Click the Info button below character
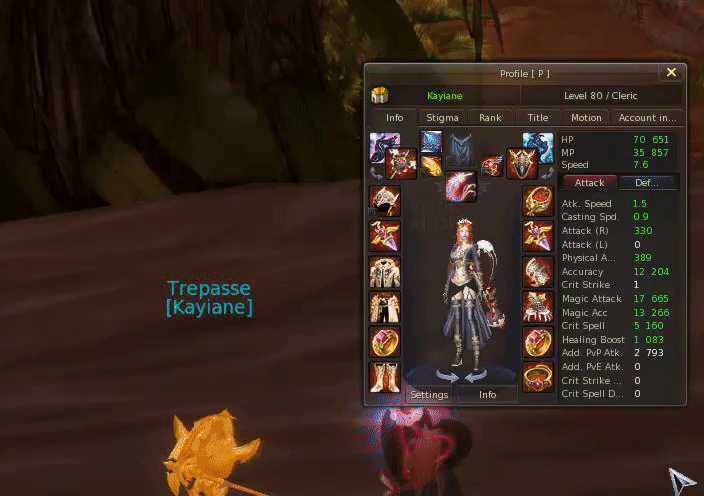Viewport: 704px width, 496px height. click(487, 394)
